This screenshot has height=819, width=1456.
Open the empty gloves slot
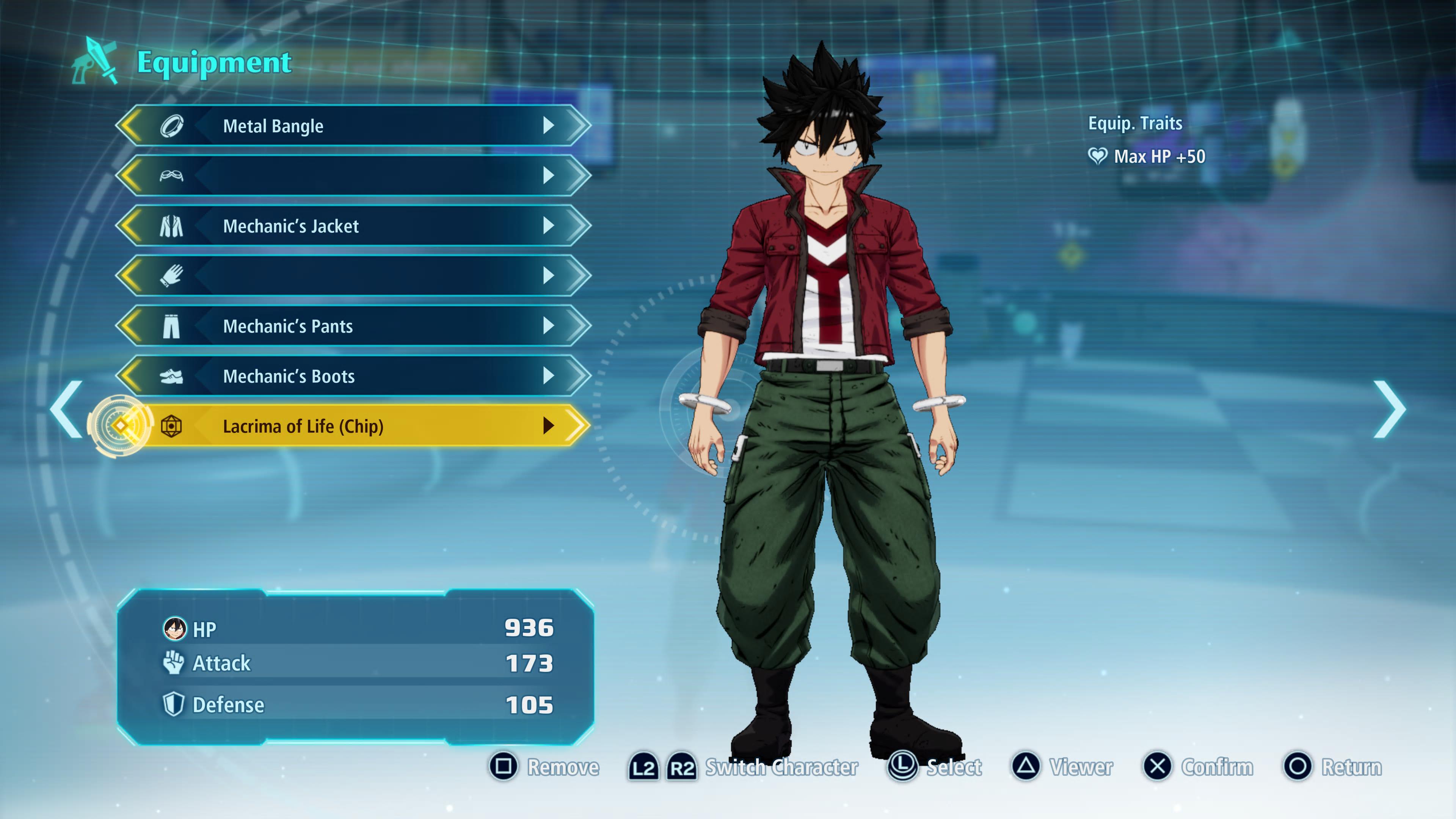click(x=353, y=276)
